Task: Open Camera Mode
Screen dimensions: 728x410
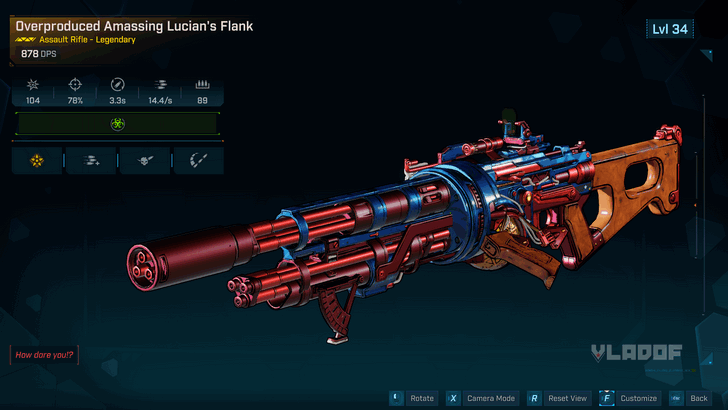Action: tap(491, 398)
